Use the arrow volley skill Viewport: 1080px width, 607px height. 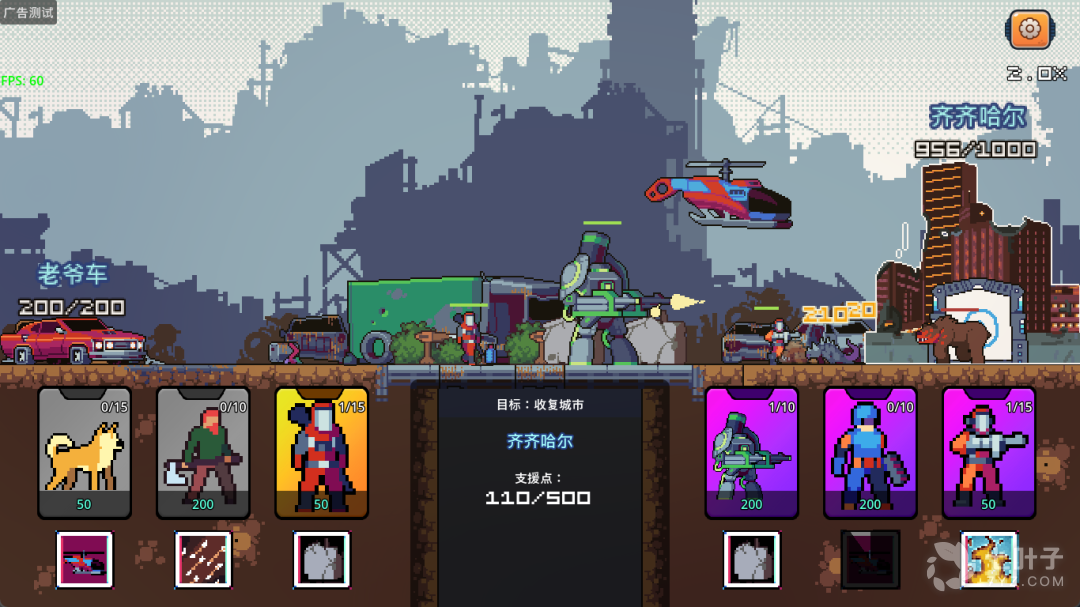pyautogui.click(x=203, y=559)
